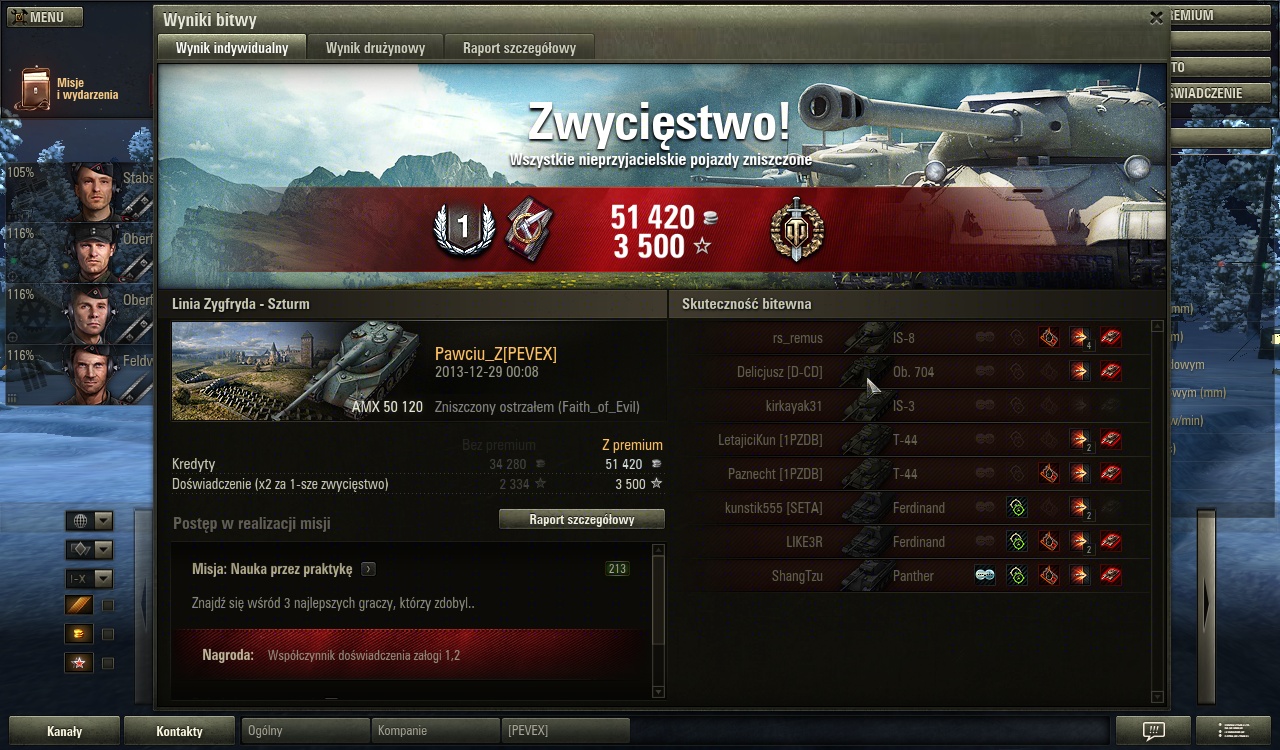Select the Wynik indywidualny tab

click(232, 47)
